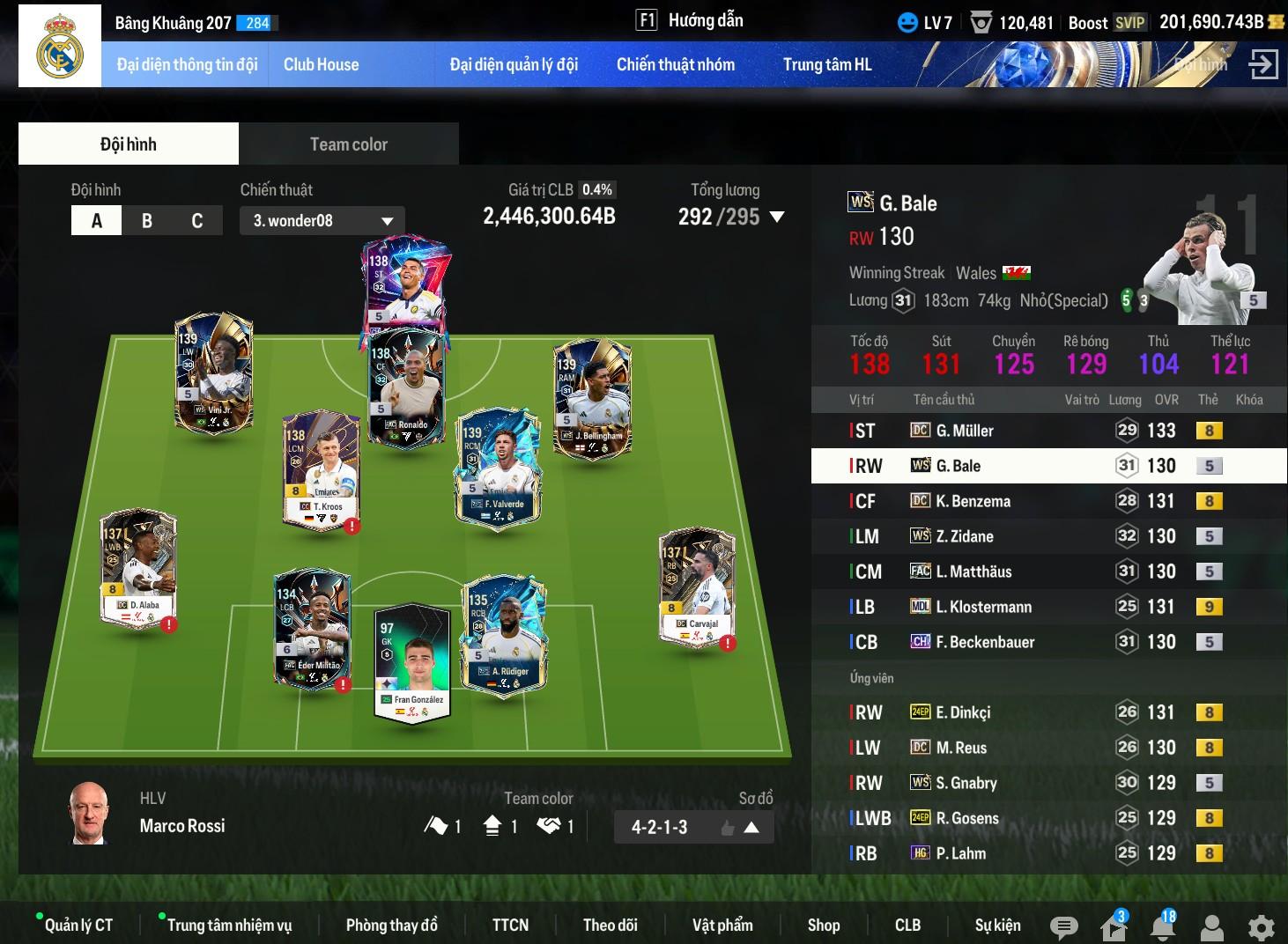Switch to the Team color tab
1288x944 pixels.
pyautogui.click(x=348, y=144)
